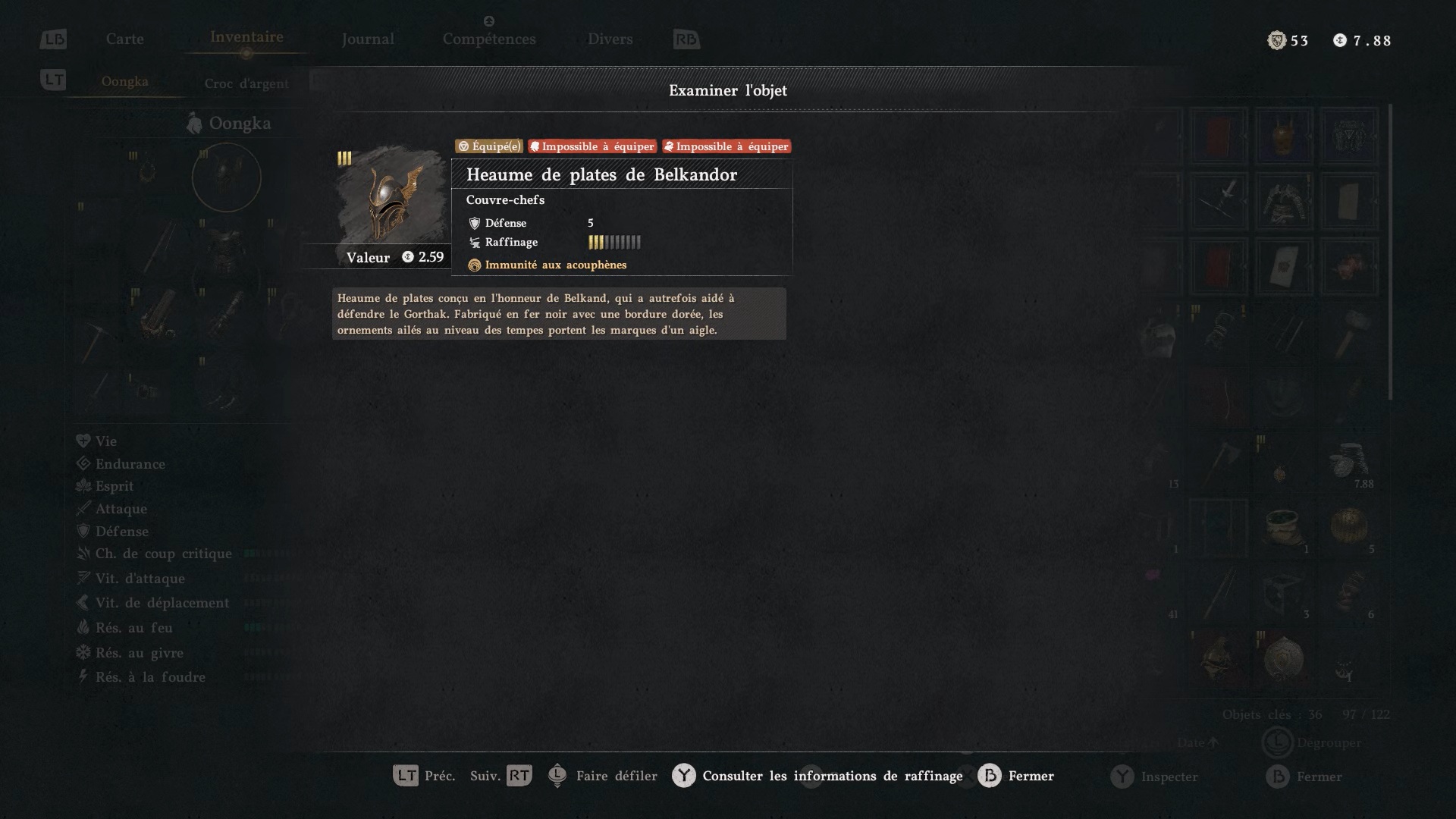Open the Compétences tab
The image size is (1456, 819).
click(489, 39)
